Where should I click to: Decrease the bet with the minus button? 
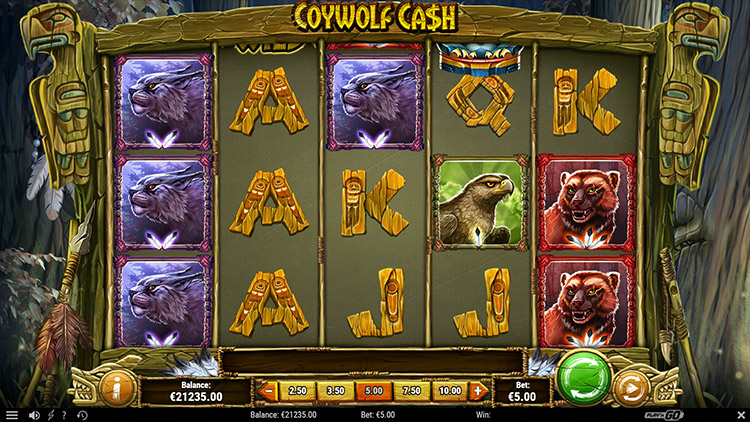pos(268,391)
